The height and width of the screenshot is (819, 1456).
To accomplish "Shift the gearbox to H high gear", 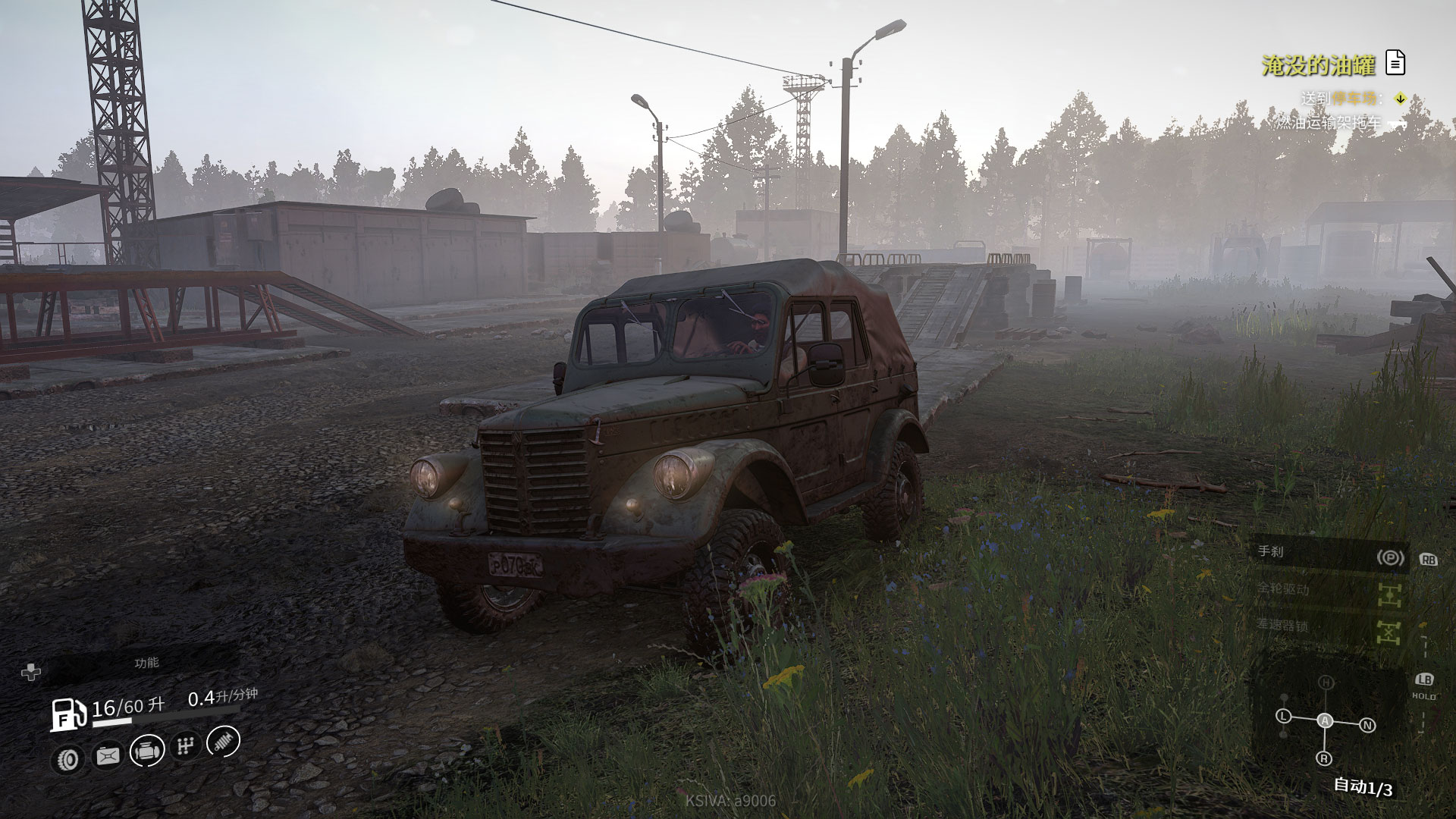I will 1325,682.
